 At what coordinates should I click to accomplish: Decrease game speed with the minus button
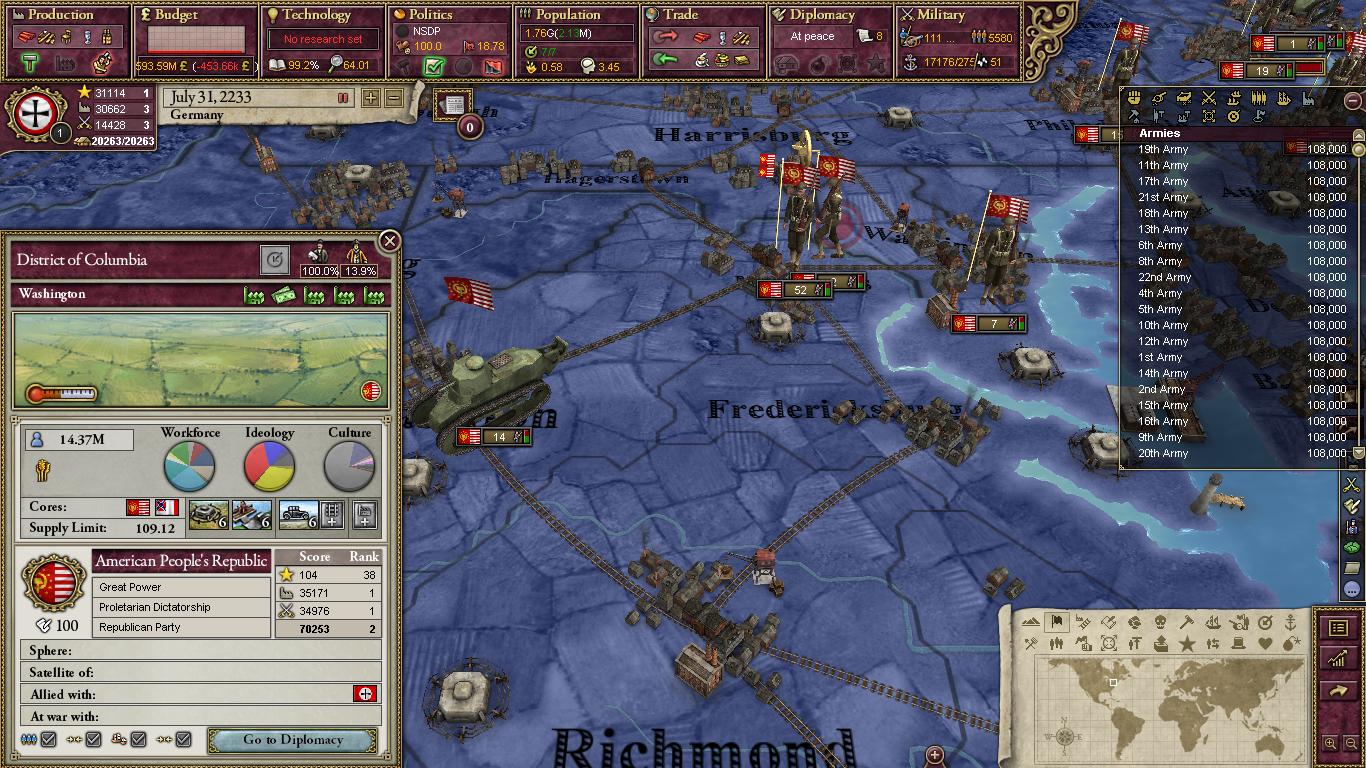394,98
